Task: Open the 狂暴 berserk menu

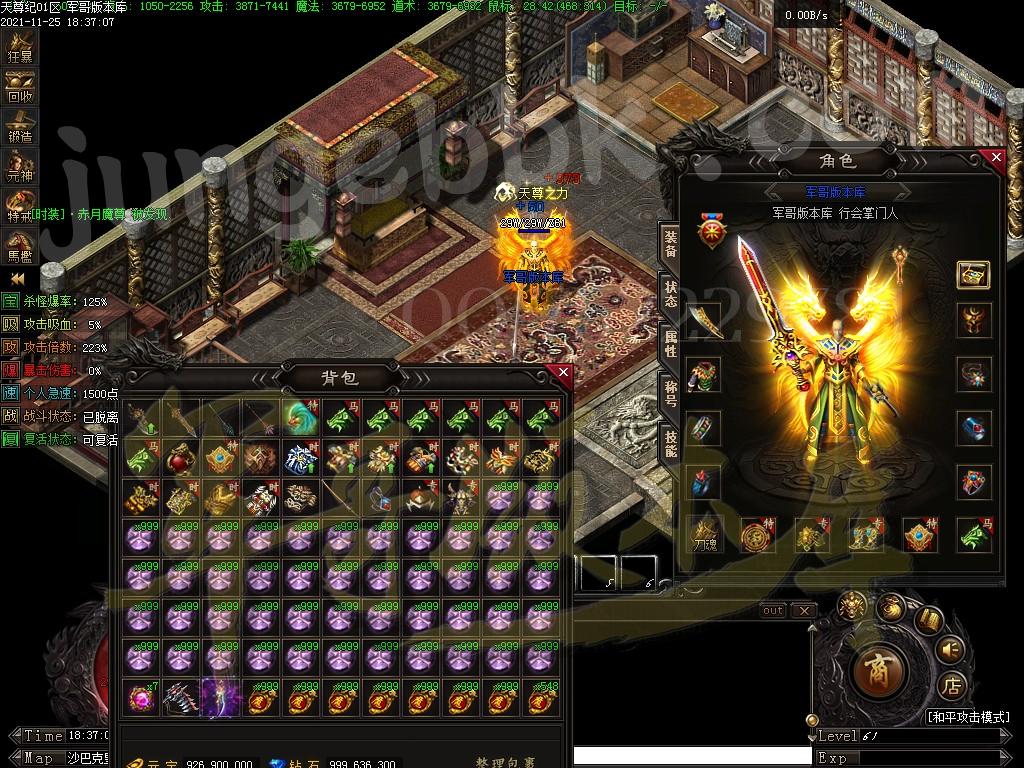Action: click(20, 46)
